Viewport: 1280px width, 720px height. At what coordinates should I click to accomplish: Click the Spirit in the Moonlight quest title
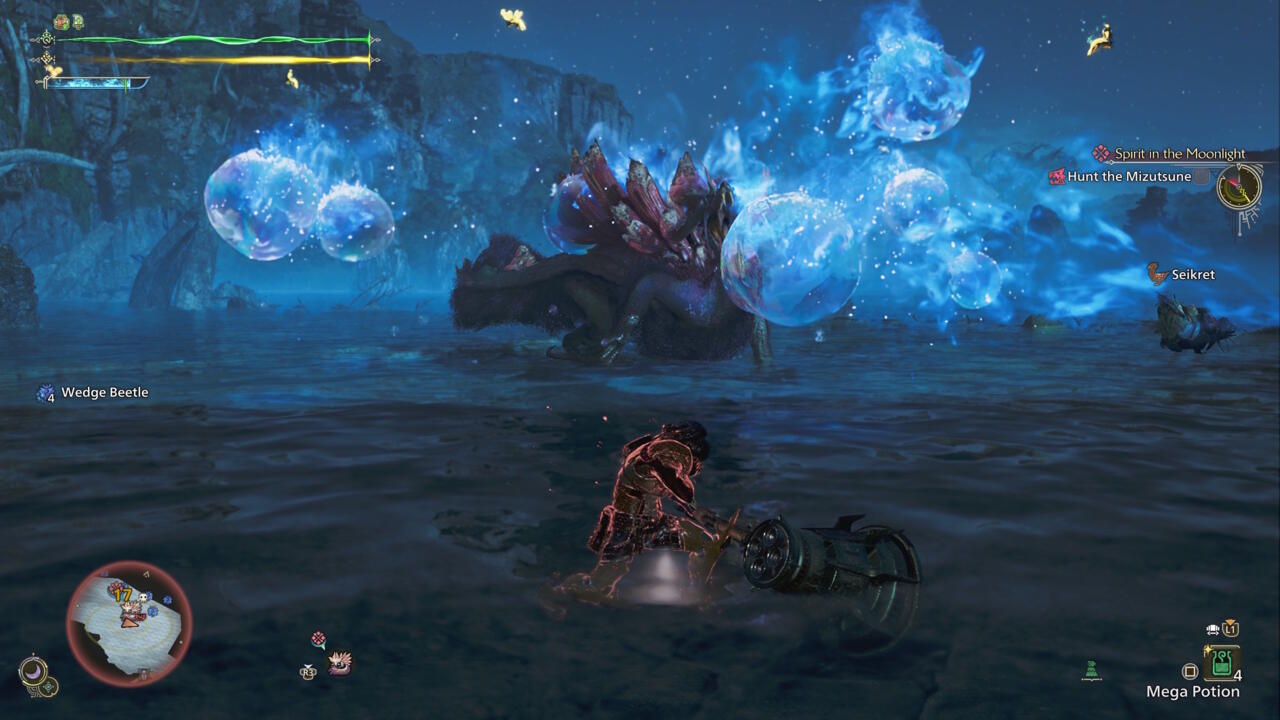click(1179, 154)
